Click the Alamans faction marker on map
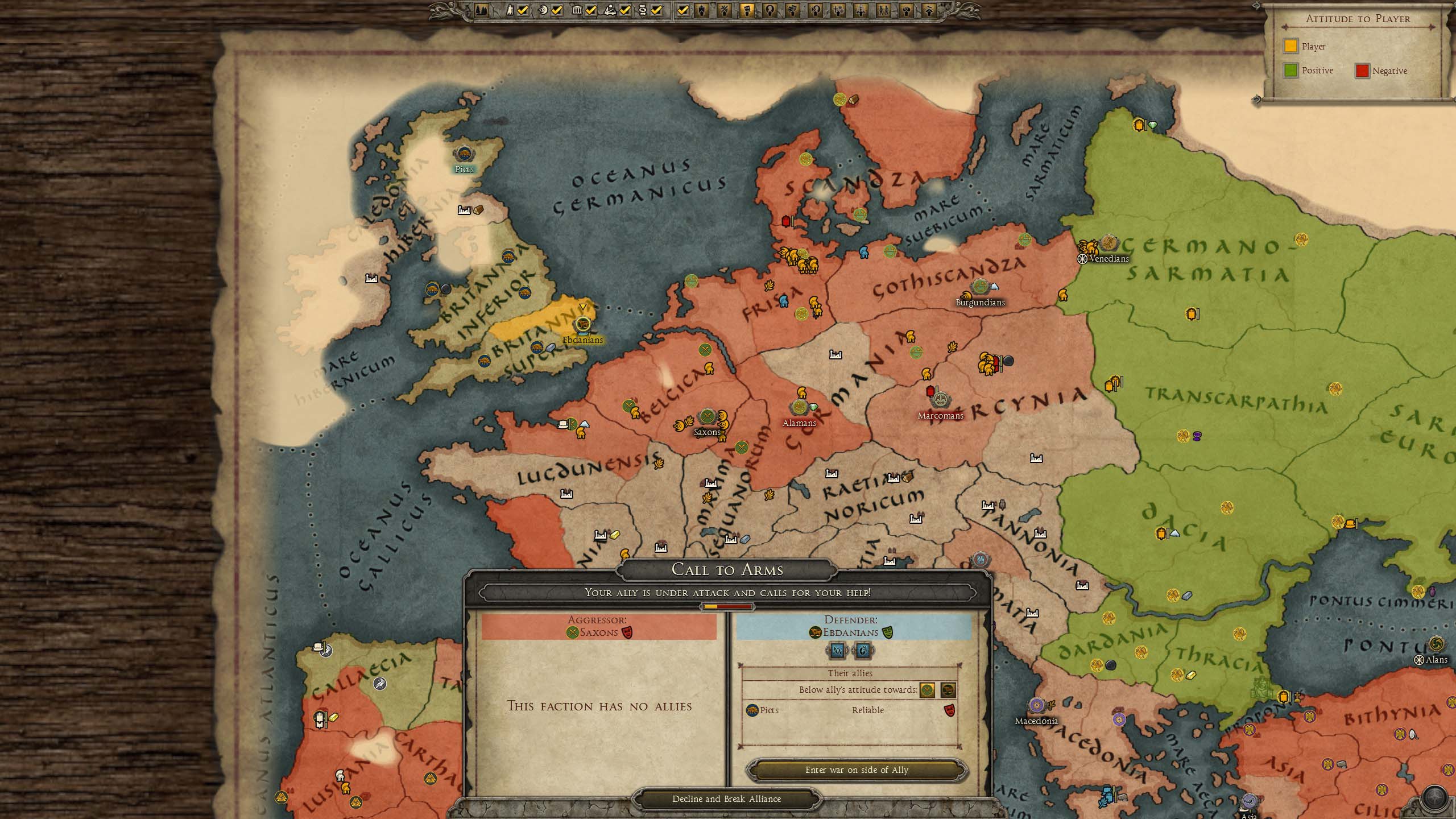Viewport: 1456px width, 819px height. (799, 407)
